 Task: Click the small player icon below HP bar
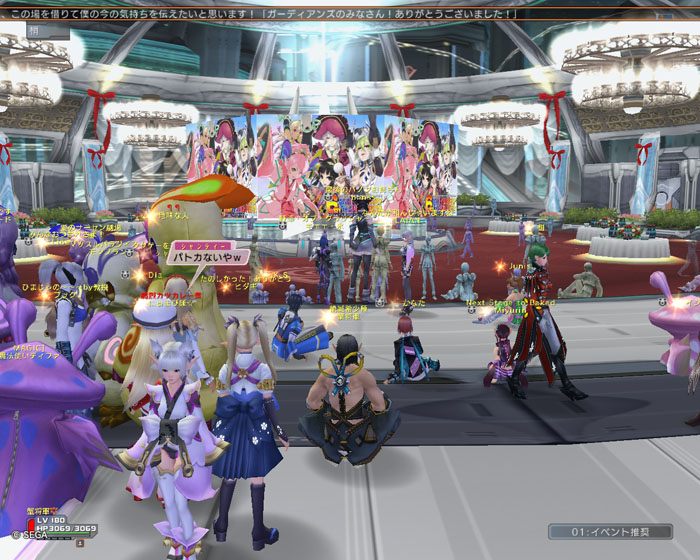tap(80, 543)
